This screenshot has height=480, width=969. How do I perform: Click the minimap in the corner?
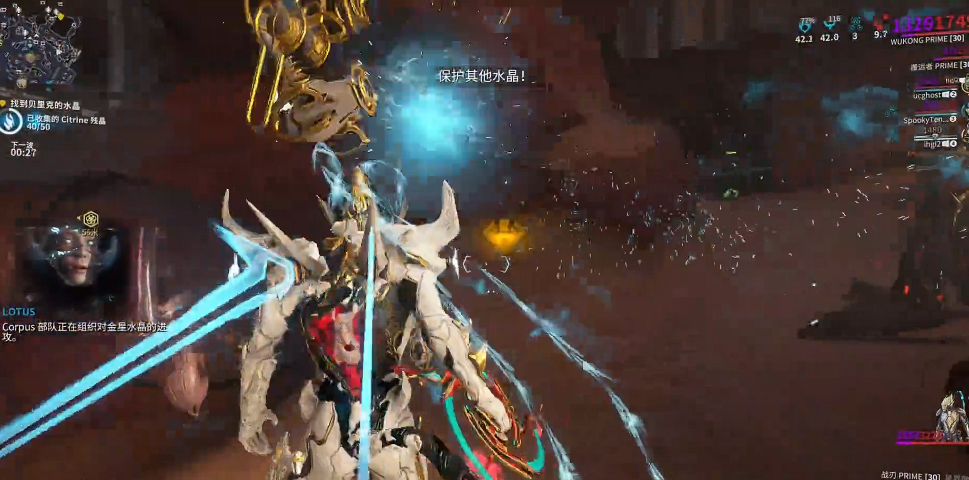click(41, 44)
